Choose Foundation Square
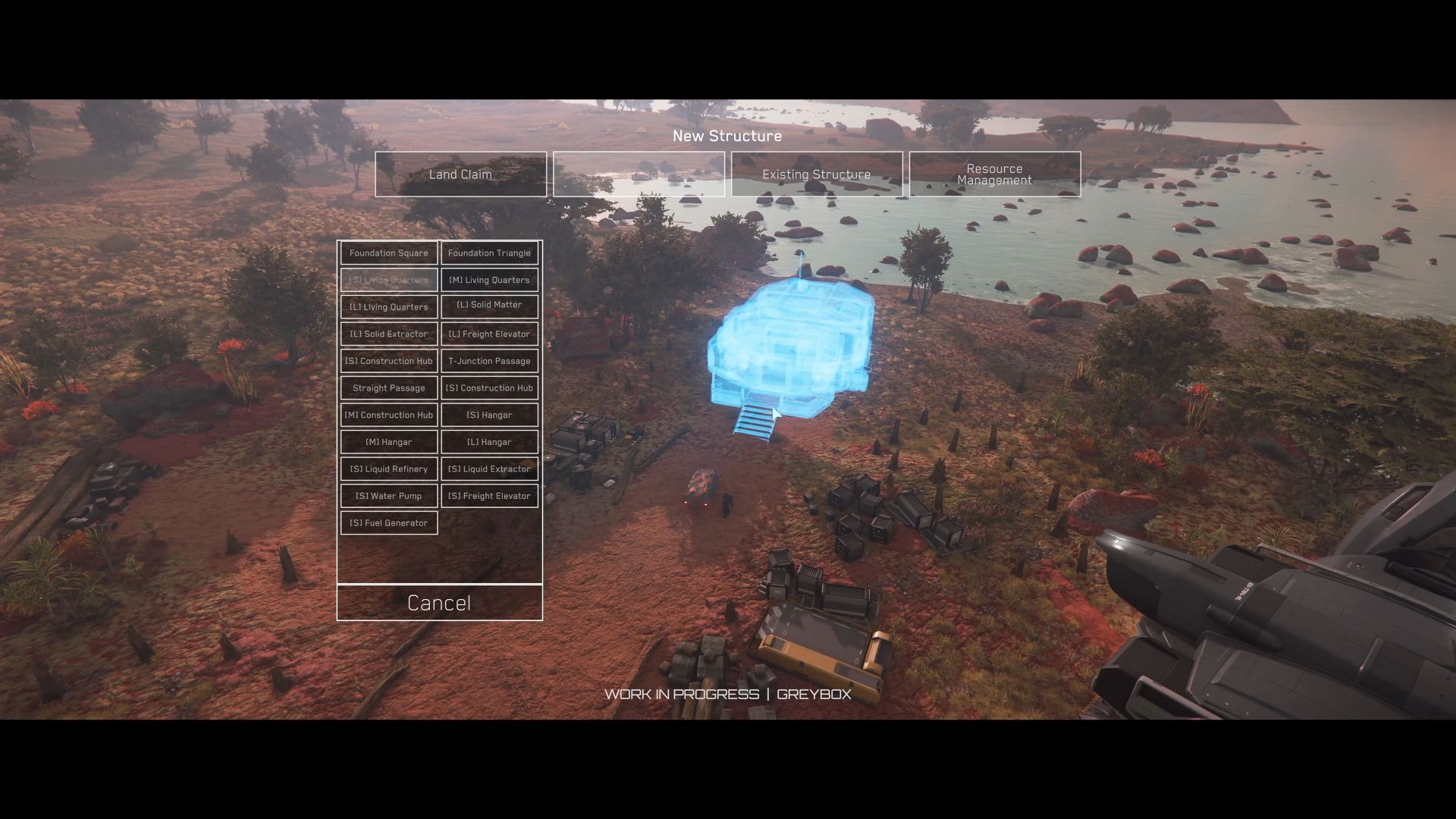 (x=388, y=253)
